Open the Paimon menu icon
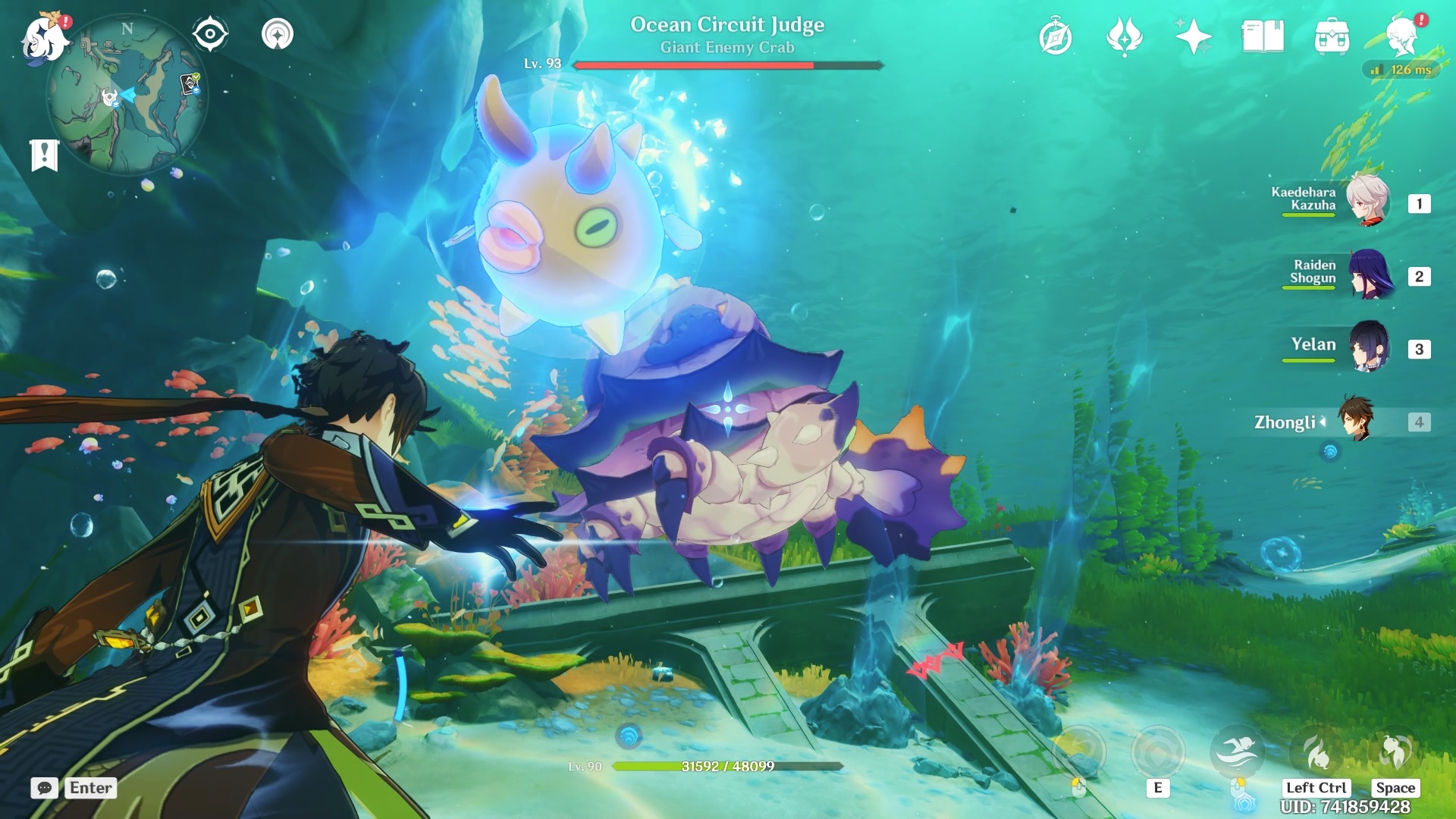 (44, 38)
